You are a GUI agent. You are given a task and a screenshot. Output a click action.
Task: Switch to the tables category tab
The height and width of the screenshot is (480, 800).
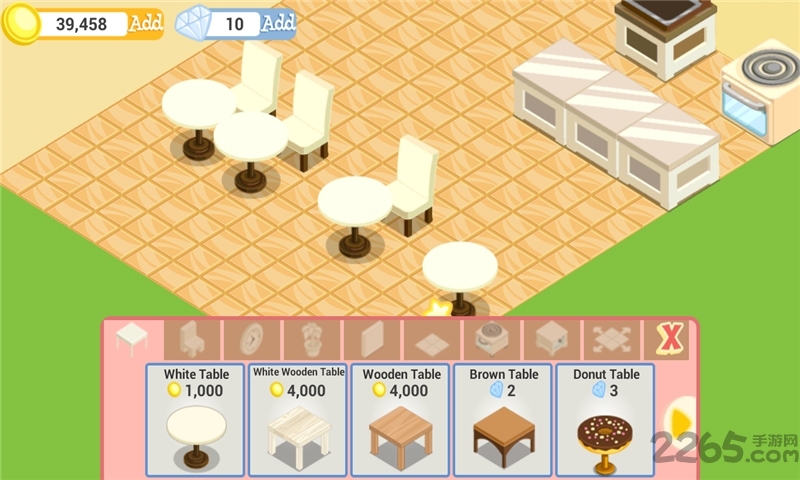click(x=131, y=340)
